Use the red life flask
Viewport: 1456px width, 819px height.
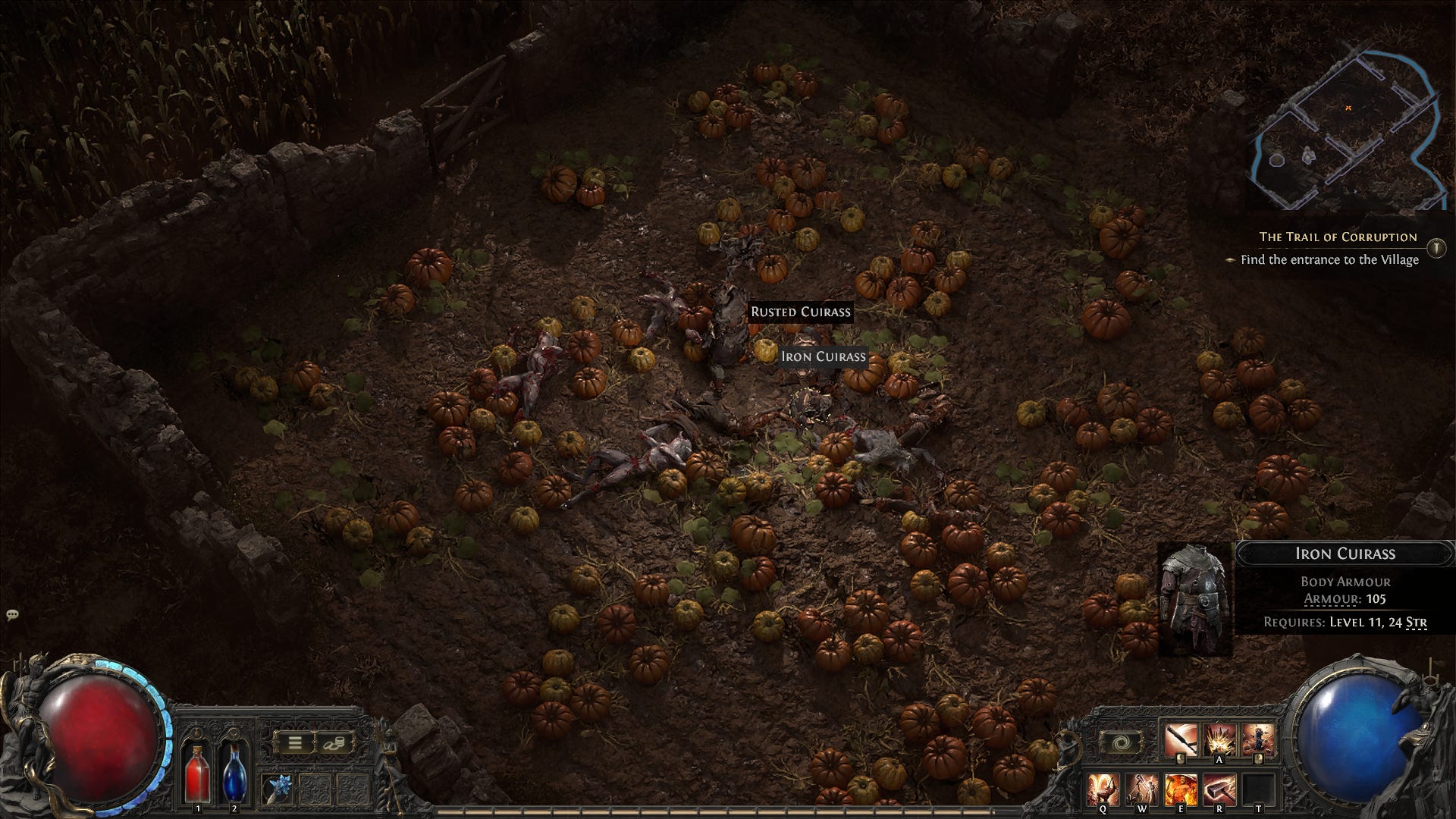tap(198, 773)
